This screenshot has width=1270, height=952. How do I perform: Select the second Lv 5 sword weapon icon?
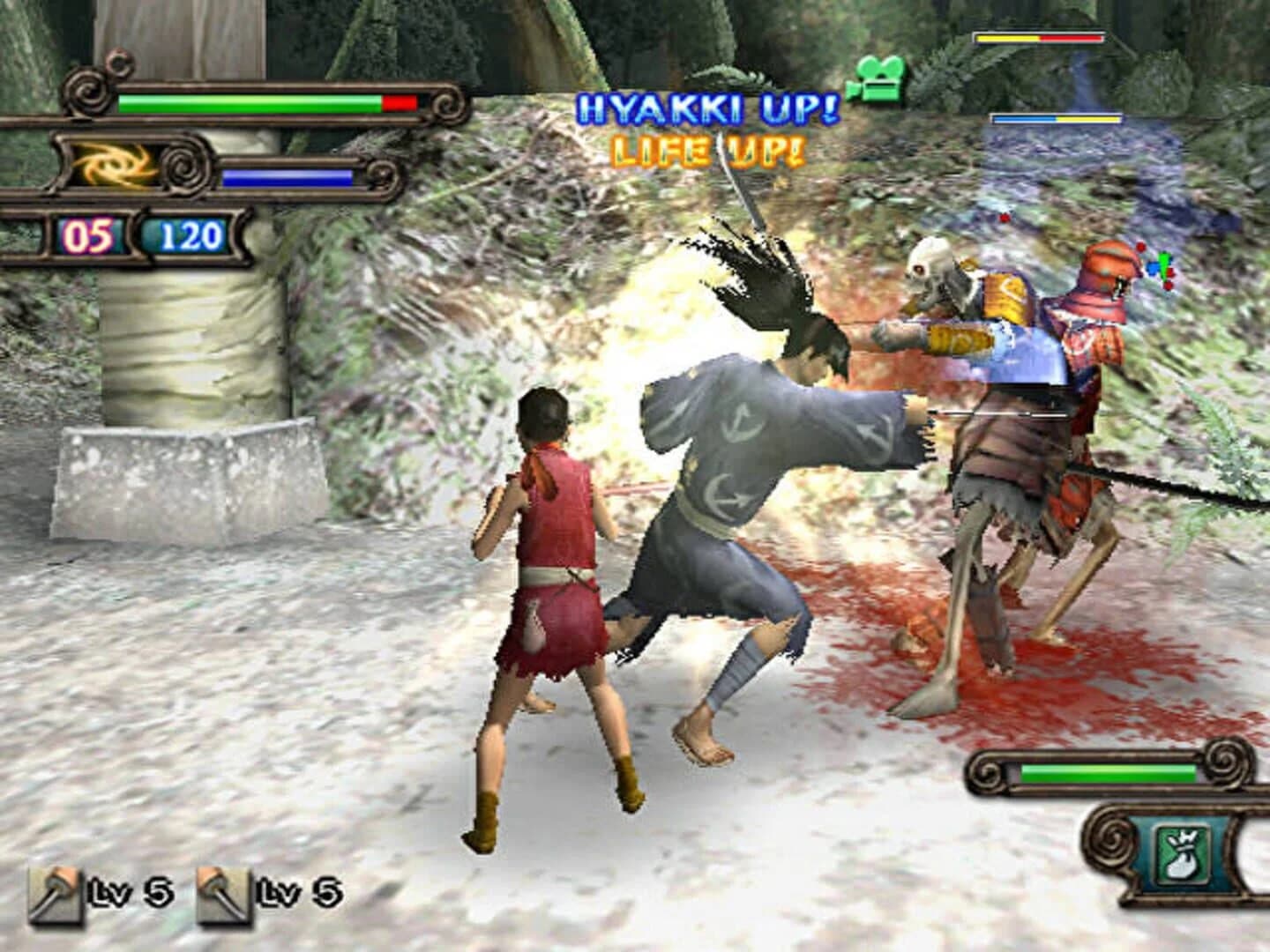[222, 893]
